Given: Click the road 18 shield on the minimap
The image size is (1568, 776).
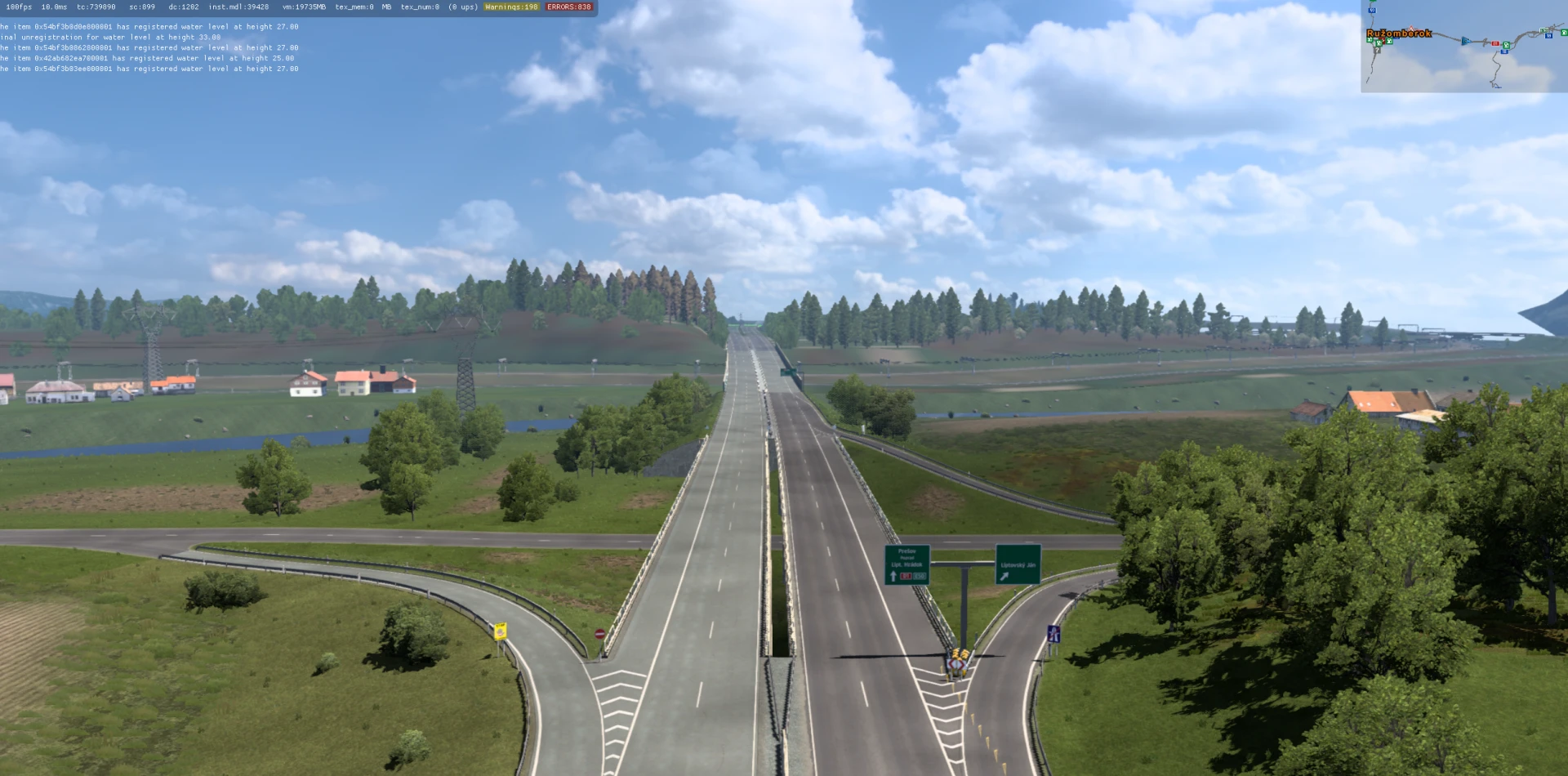Looking at the screenshot, I should 1503,51.
